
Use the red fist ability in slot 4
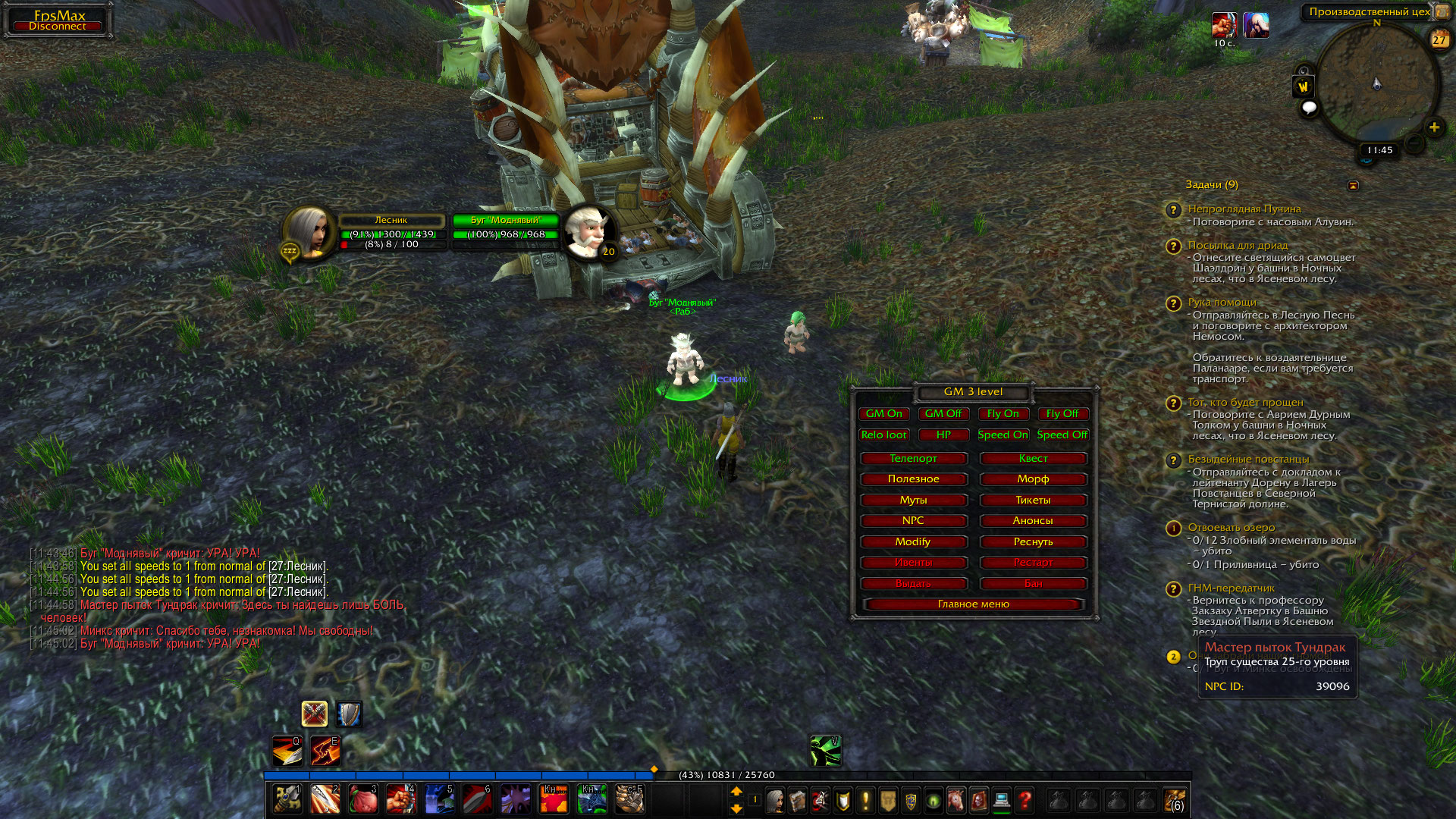(x=400, y=799)
